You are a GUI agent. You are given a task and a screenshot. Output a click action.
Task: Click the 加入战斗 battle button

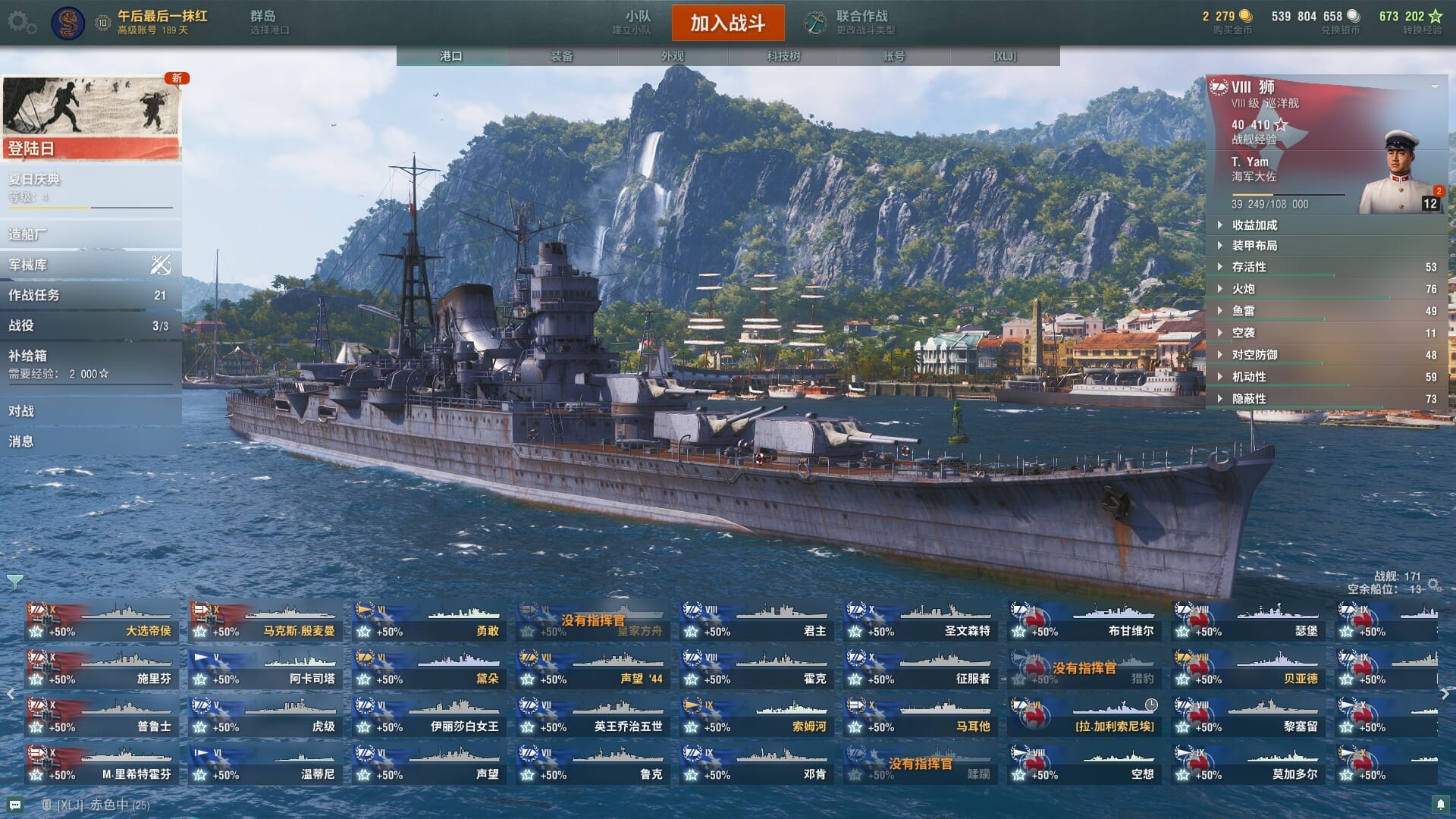(x=727, y=23)
